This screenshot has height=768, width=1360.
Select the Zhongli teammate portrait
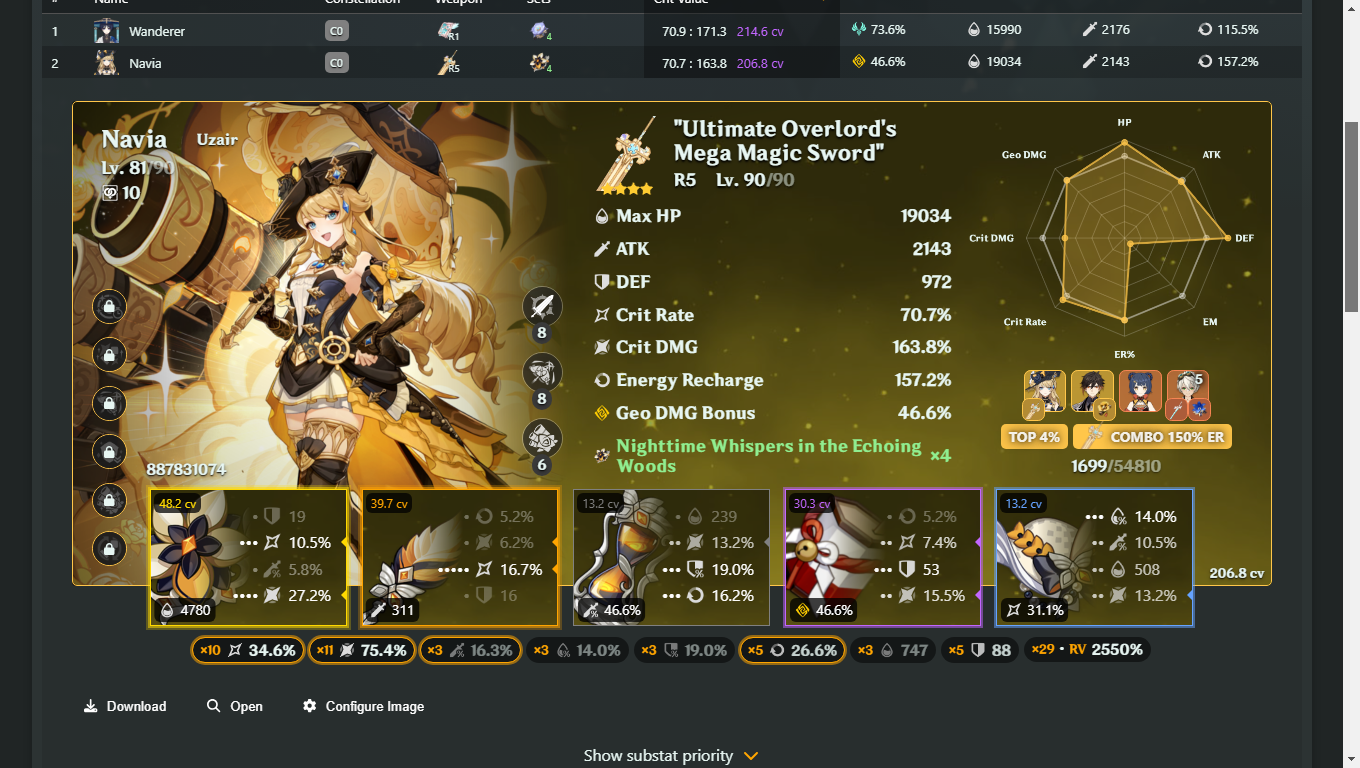pos(1092,392)
